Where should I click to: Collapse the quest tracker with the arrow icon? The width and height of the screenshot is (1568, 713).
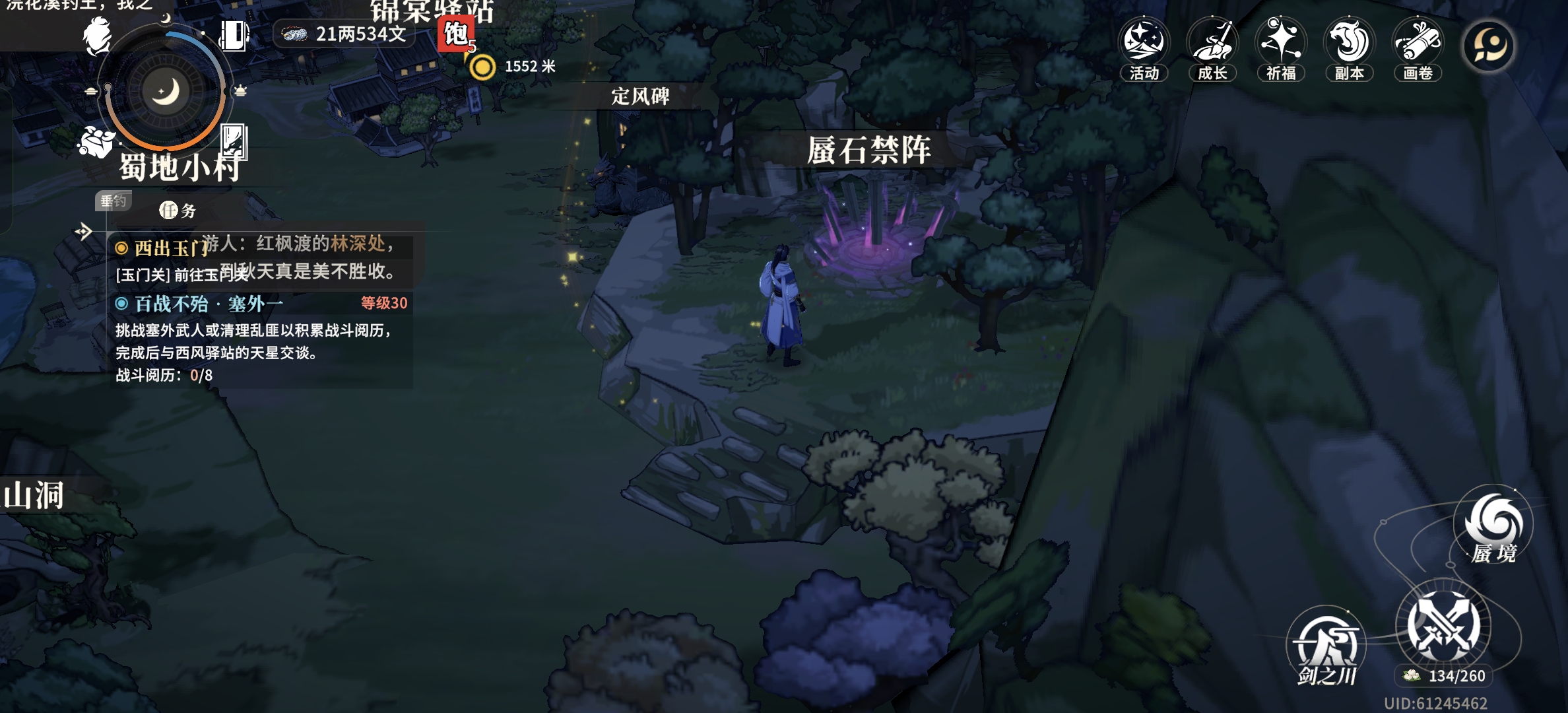[84, 232]
